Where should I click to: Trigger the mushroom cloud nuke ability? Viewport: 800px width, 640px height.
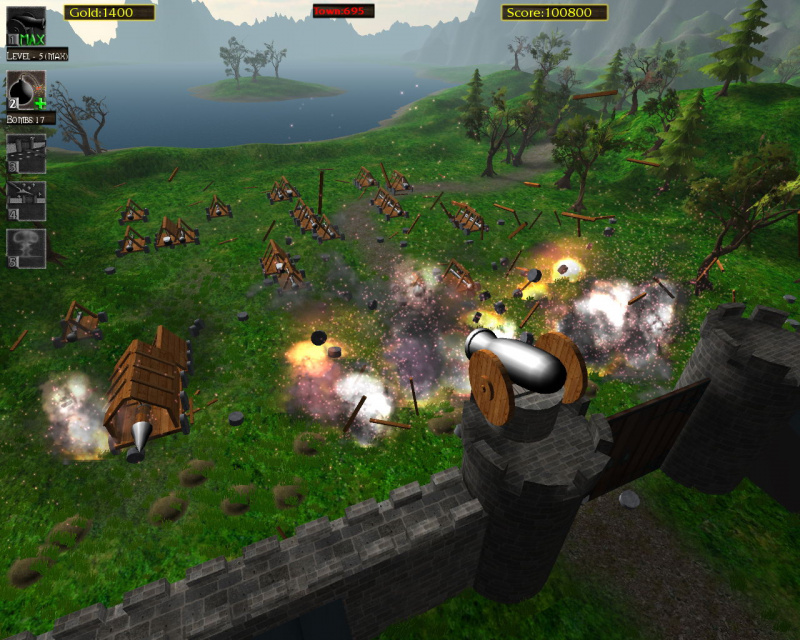(x=27, y=247)
